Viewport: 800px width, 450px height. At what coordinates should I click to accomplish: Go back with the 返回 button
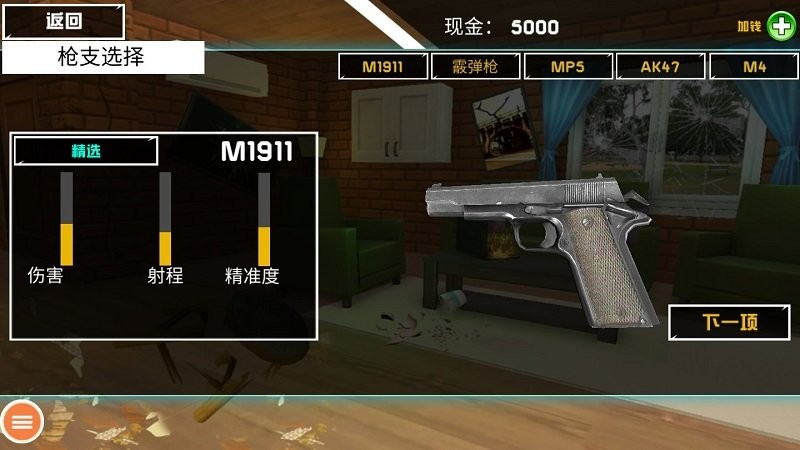(x=62, y=21)
